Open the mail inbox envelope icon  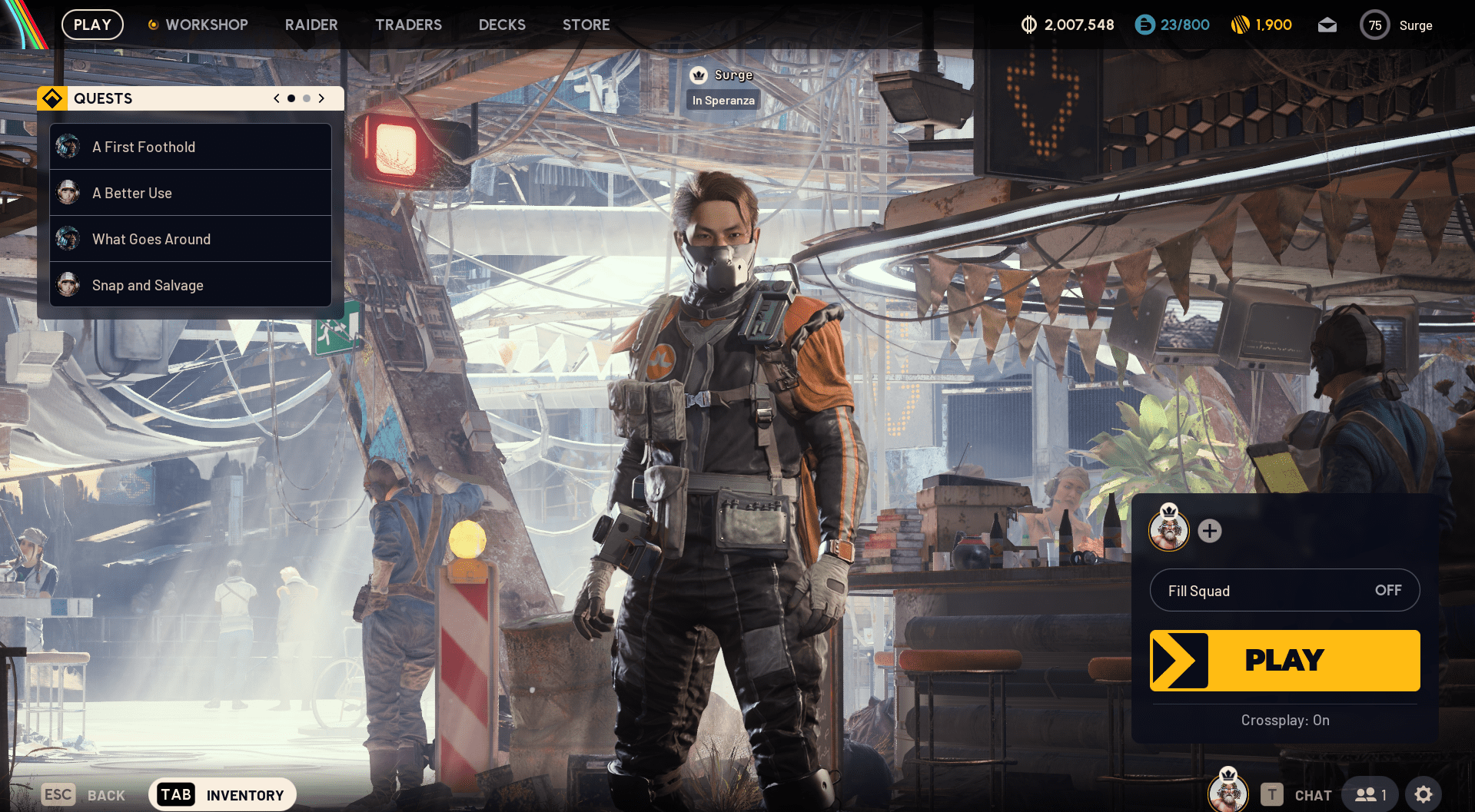pos(1327,25)
